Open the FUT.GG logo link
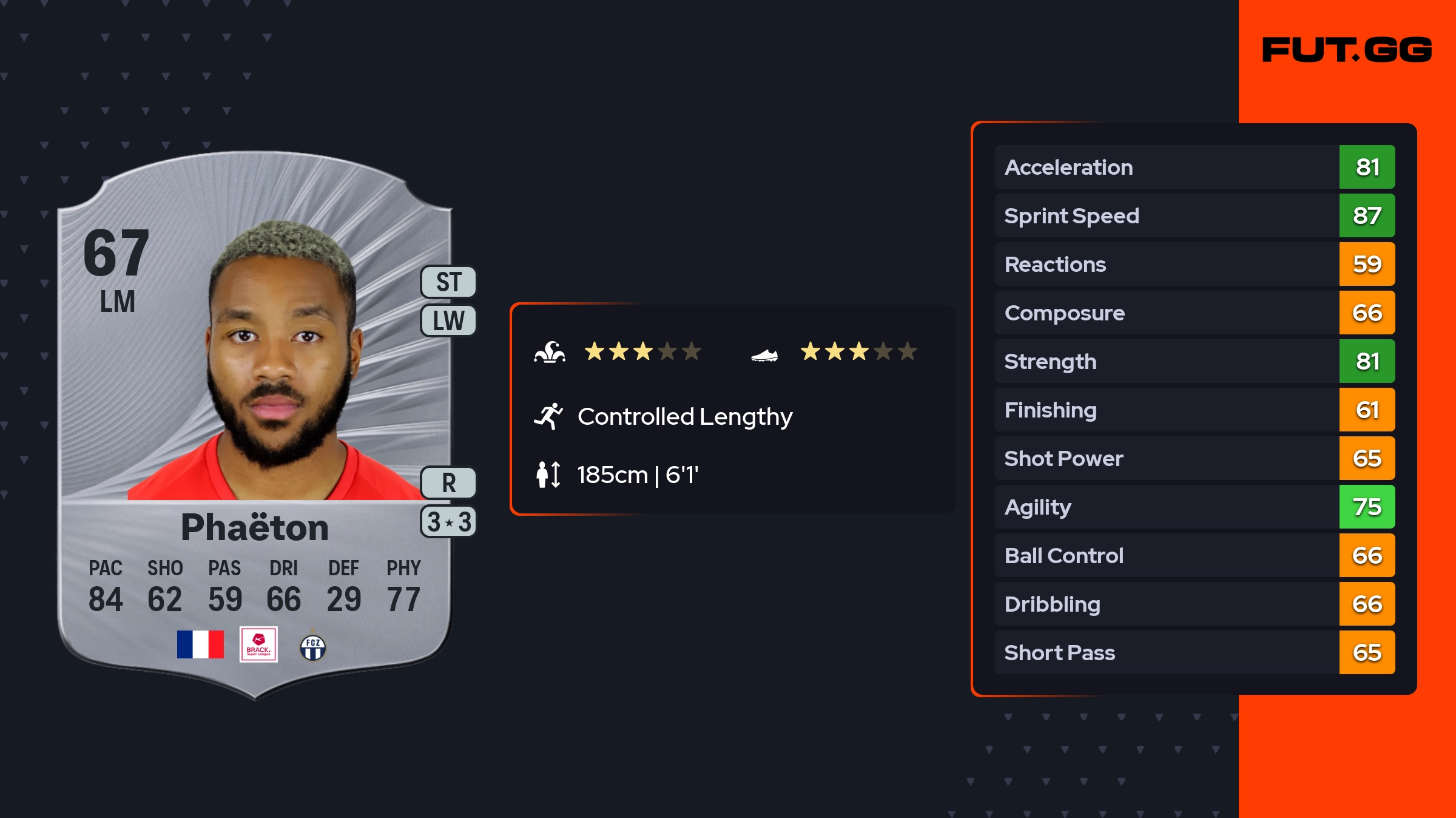This screenshot has width=1456, height=818. click(1347, 50)
